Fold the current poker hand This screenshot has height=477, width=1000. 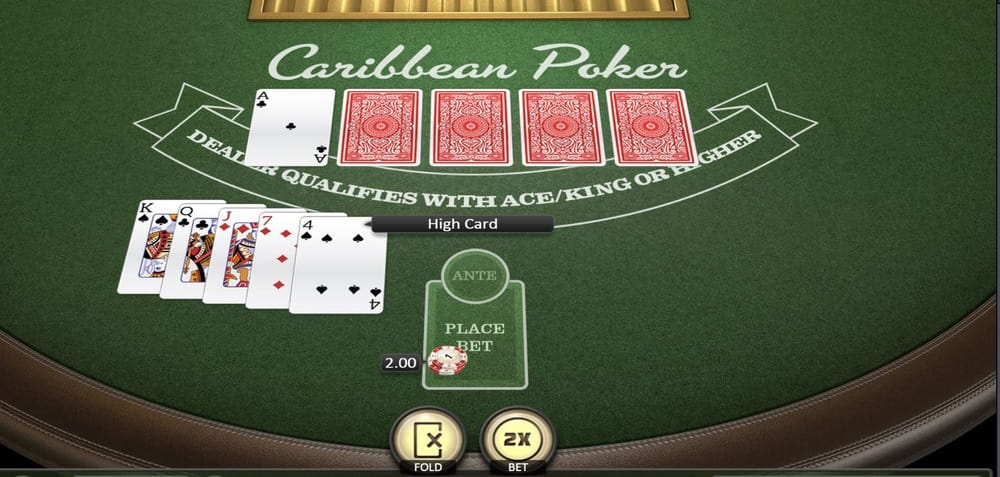[428, 439]
